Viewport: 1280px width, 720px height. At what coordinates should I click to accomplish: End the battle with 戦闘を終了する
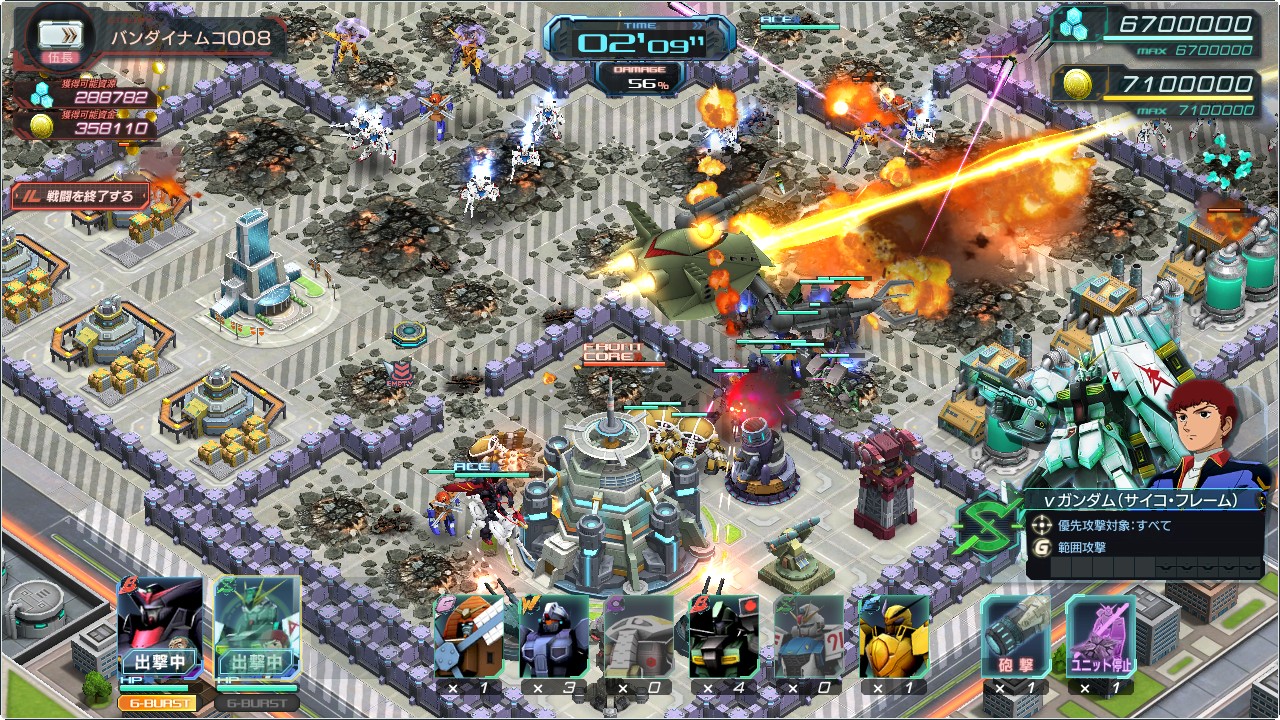(x=80, y=196)
